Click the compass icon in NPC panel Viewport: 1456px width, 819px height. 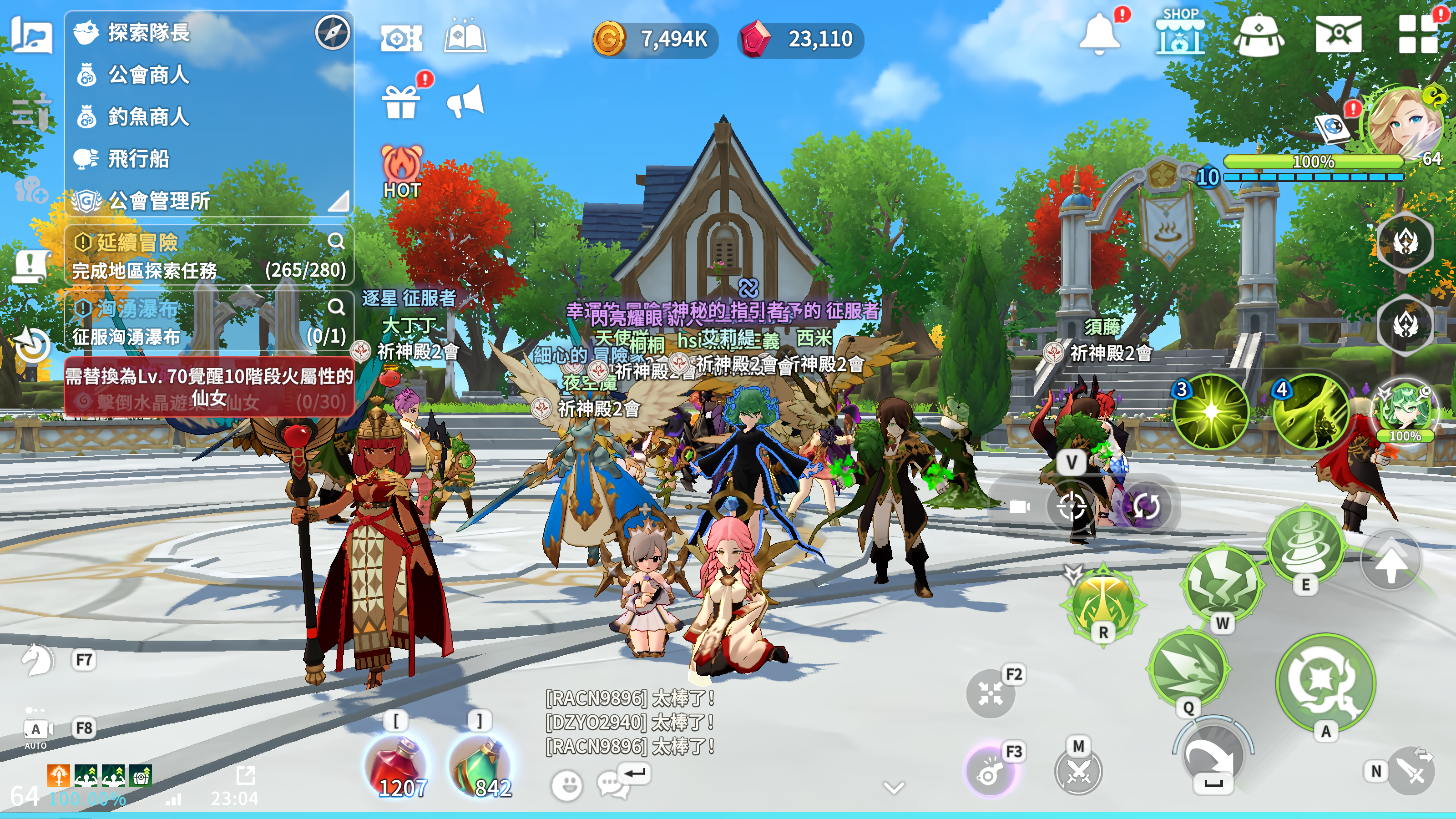pos(332,32)
